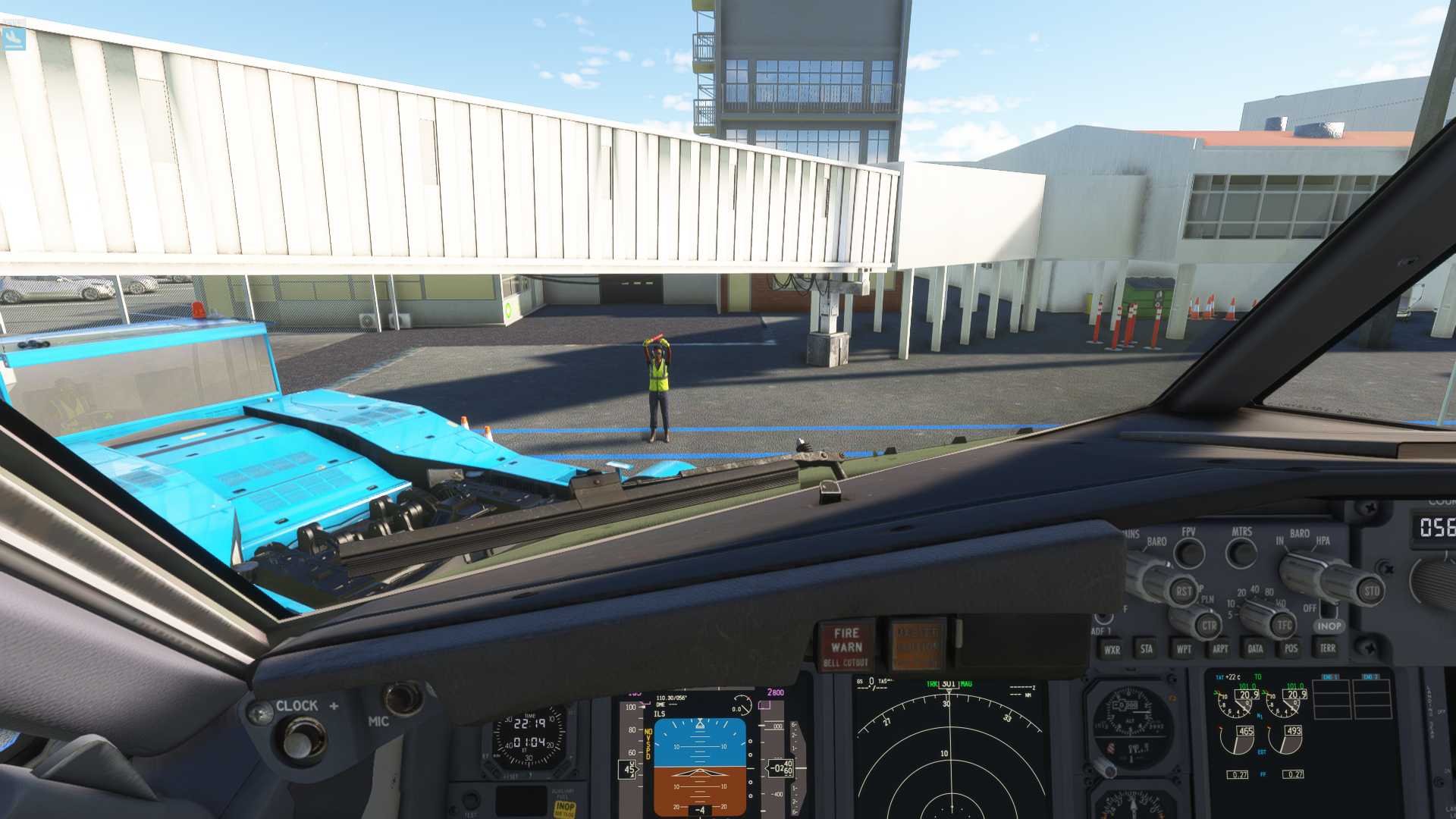
Task: Click the RST minimums reset button
Action: (x=1183, y=591)
